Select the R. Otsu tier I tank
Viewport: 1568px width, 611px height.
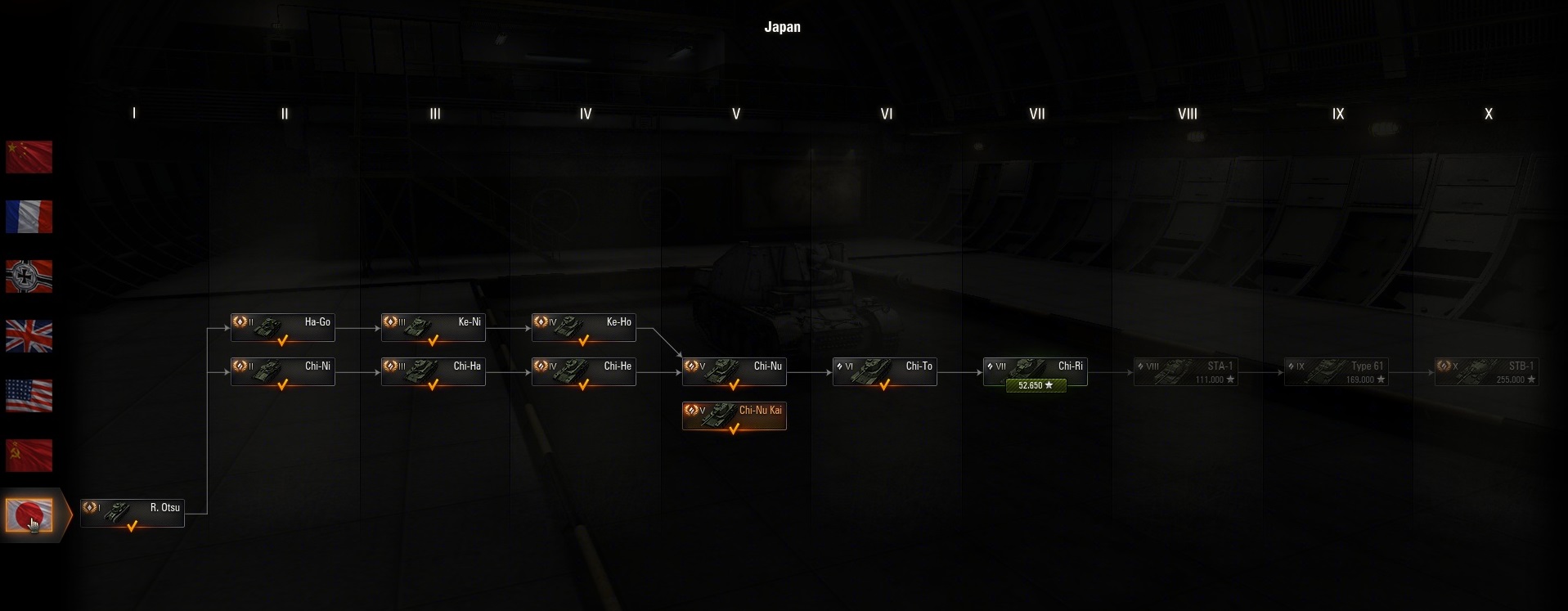click(x=133, y=513)
